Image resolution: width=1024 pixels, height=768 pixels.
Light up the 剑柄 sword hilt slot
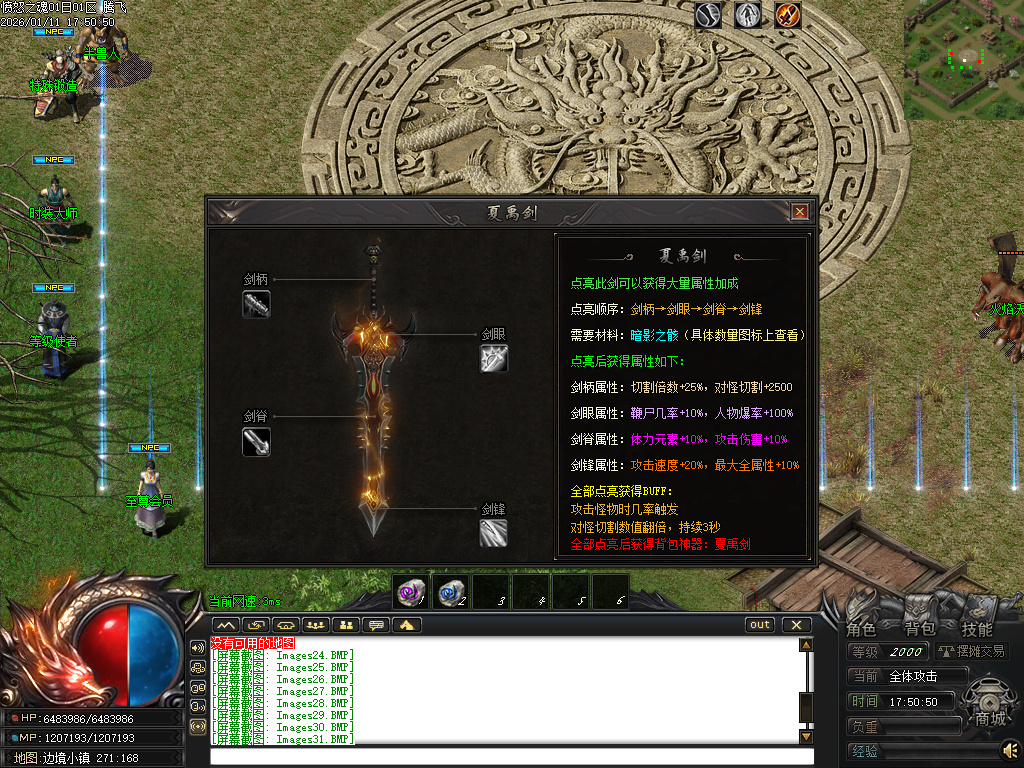256,304
